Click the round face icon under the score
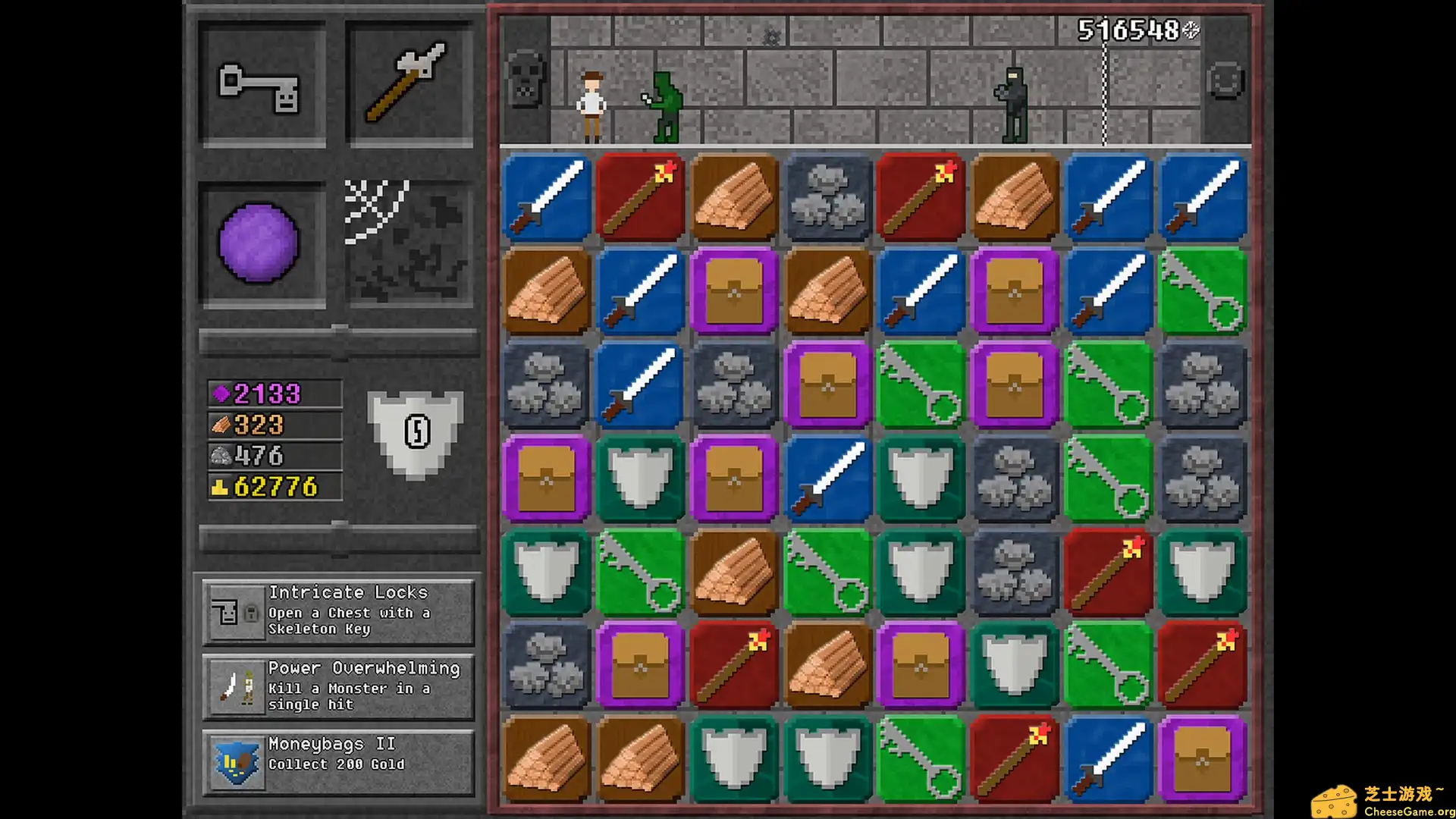This screenshot has width=1456, height=819. point(1225,80)
